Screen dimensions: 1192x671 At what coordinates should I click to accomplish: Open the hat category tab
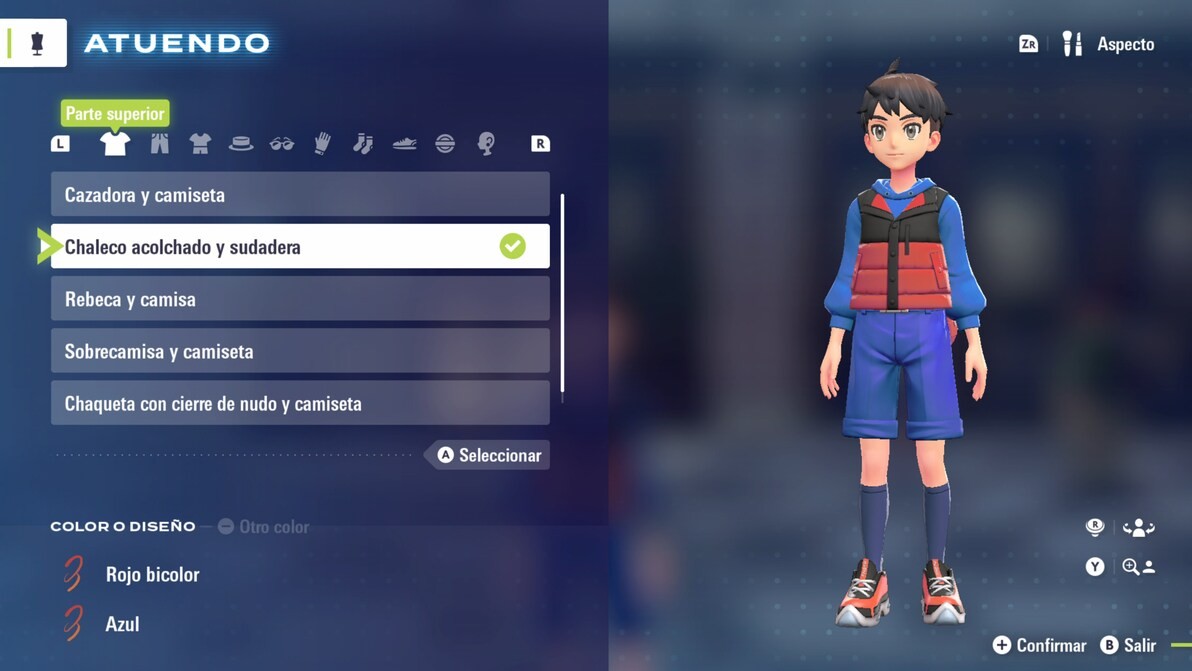[241, 144]
